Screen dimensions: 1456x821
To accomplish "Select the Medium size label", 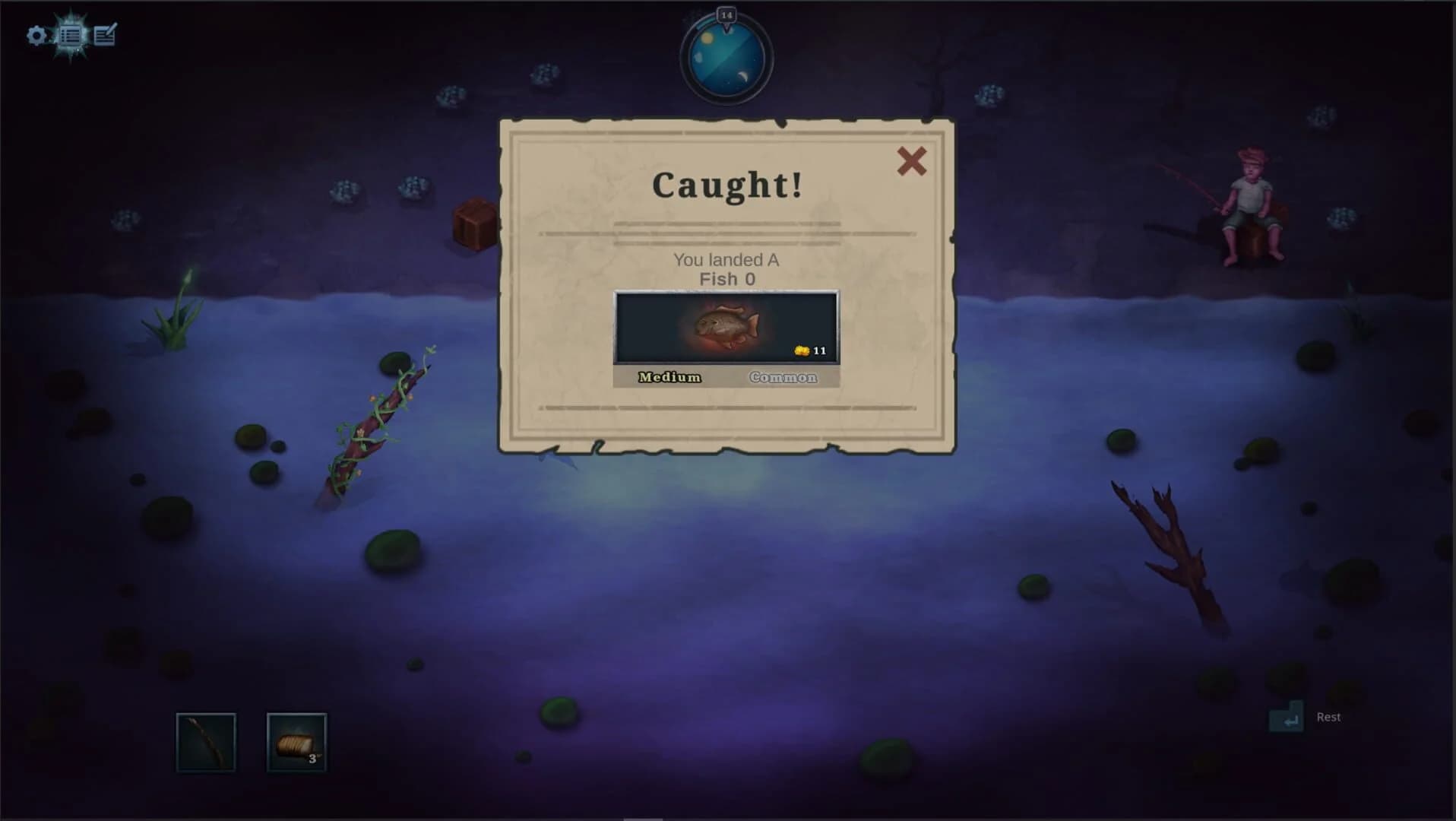I will coord(667,377).
